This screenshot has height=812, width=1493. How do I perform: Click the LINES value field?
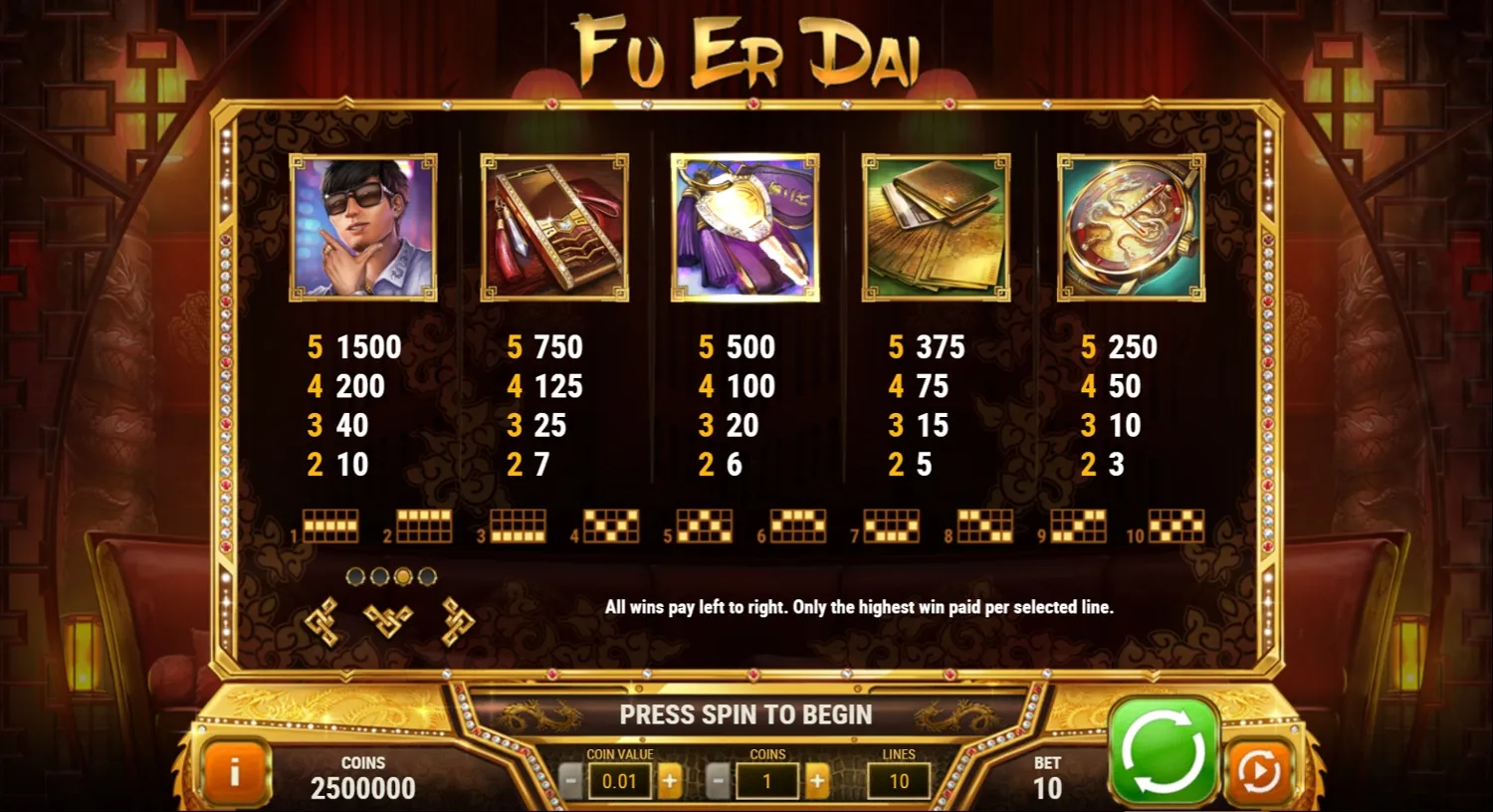897,780
